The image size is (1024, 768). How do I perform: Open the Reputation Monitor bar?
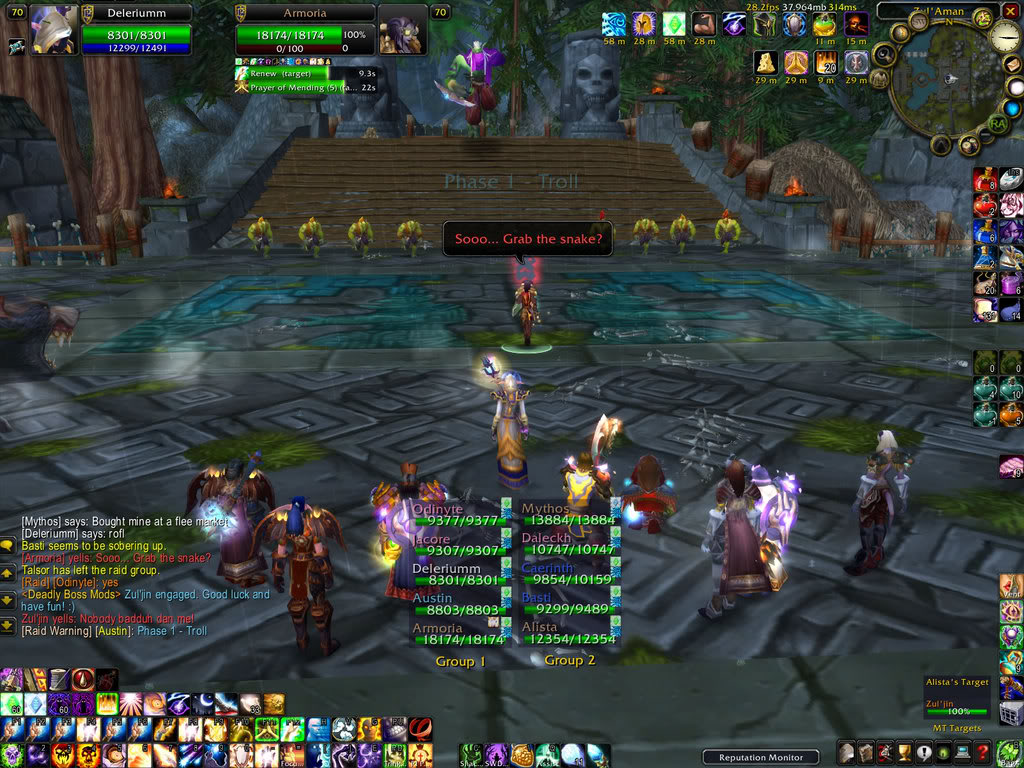pyautogui.click(x=760, y=757)
